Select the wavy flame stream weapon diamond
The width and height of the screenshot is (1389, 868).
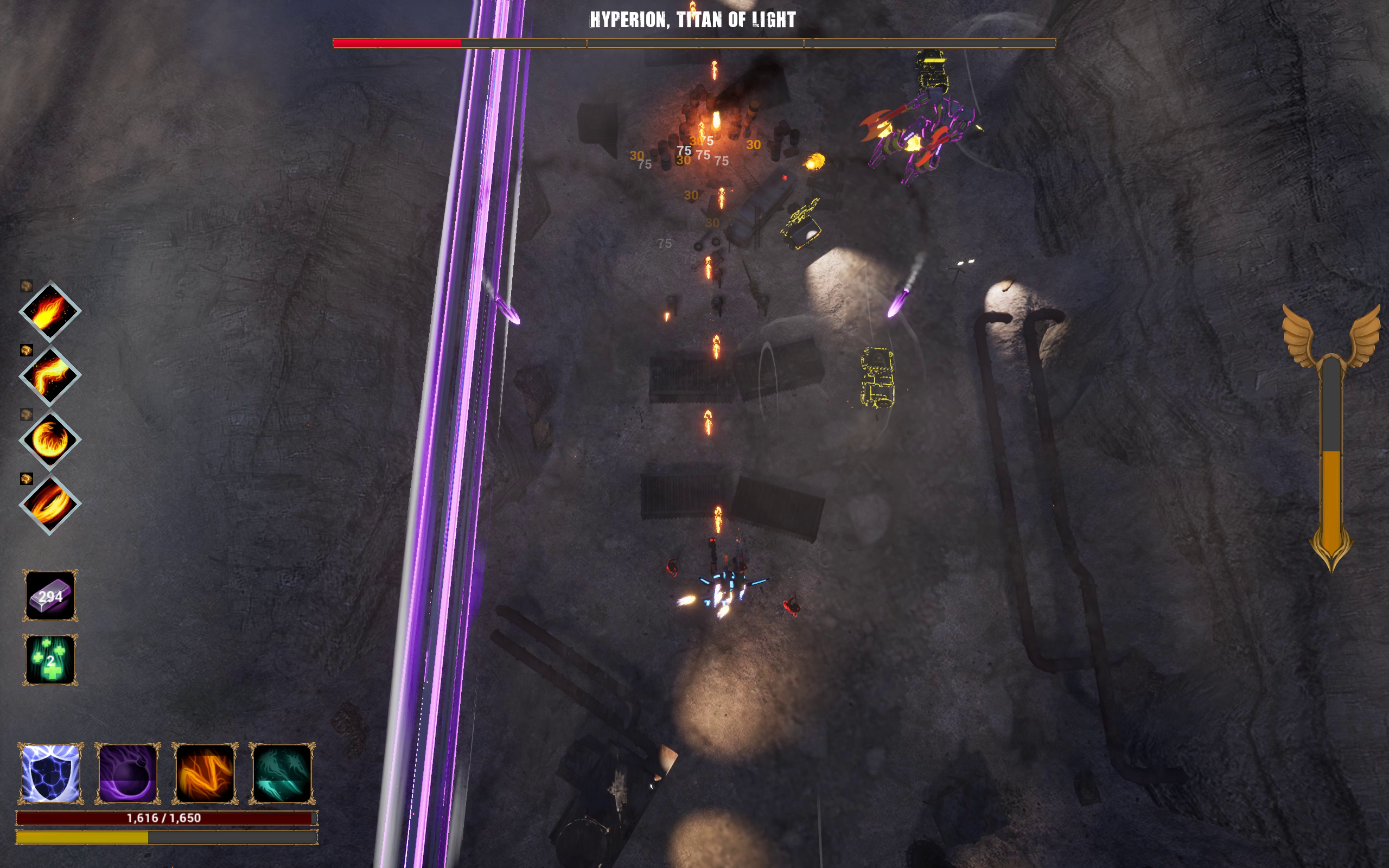pyautogui.click(x=50, y=376)
